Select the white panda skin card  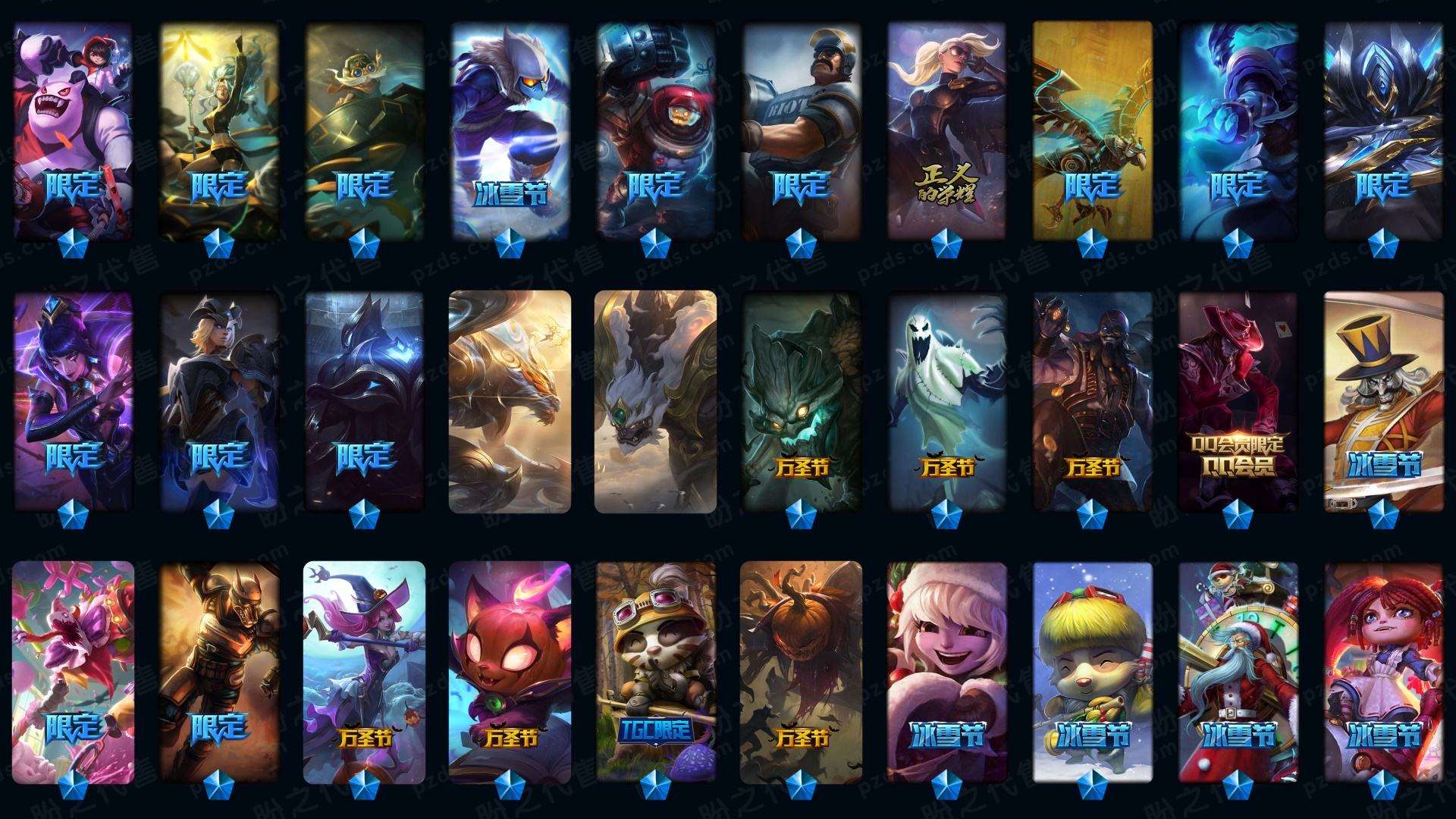point(73,130)
